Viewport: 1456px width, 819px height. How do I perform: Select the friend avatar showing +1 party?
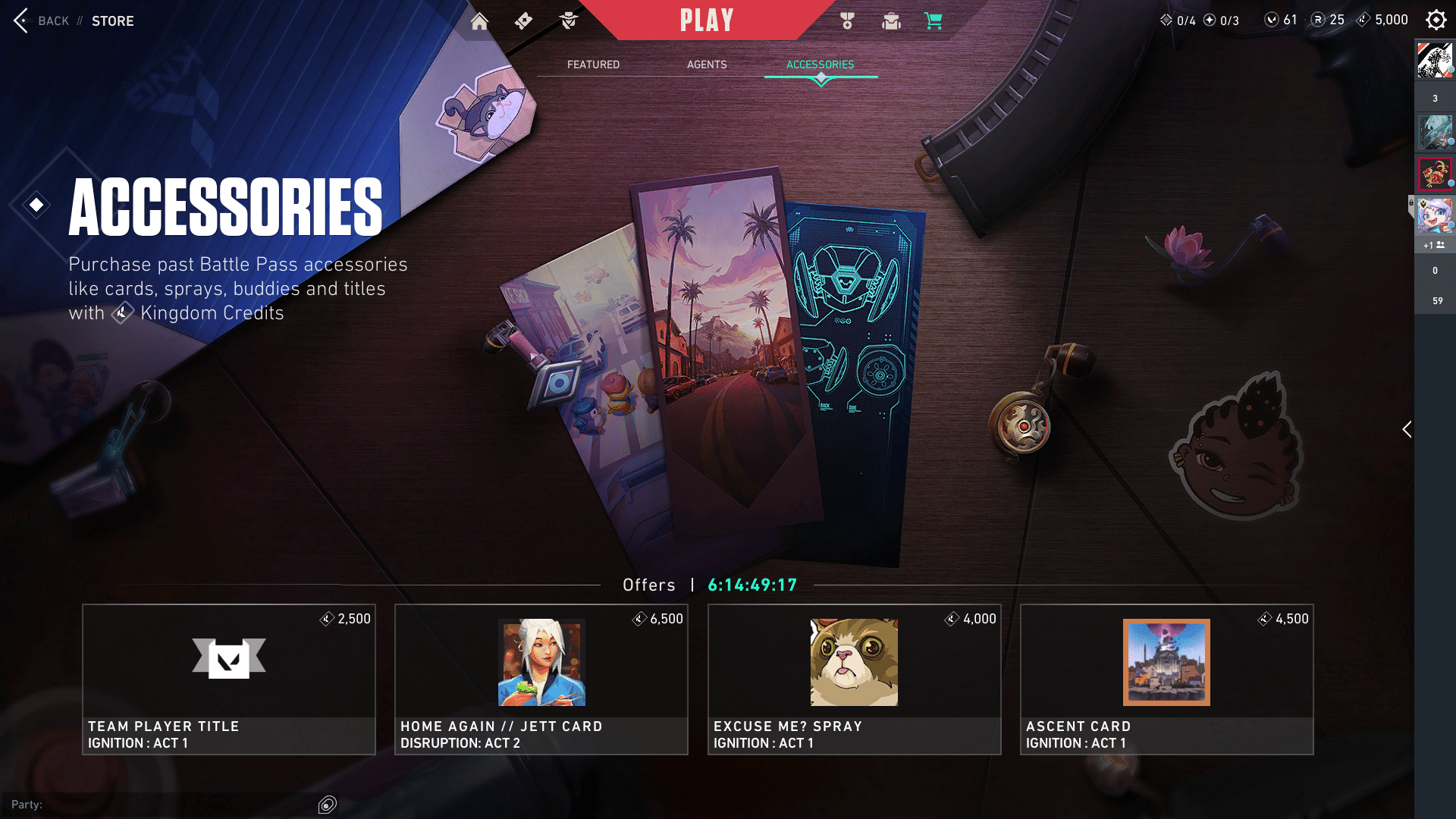(1436, 220)
